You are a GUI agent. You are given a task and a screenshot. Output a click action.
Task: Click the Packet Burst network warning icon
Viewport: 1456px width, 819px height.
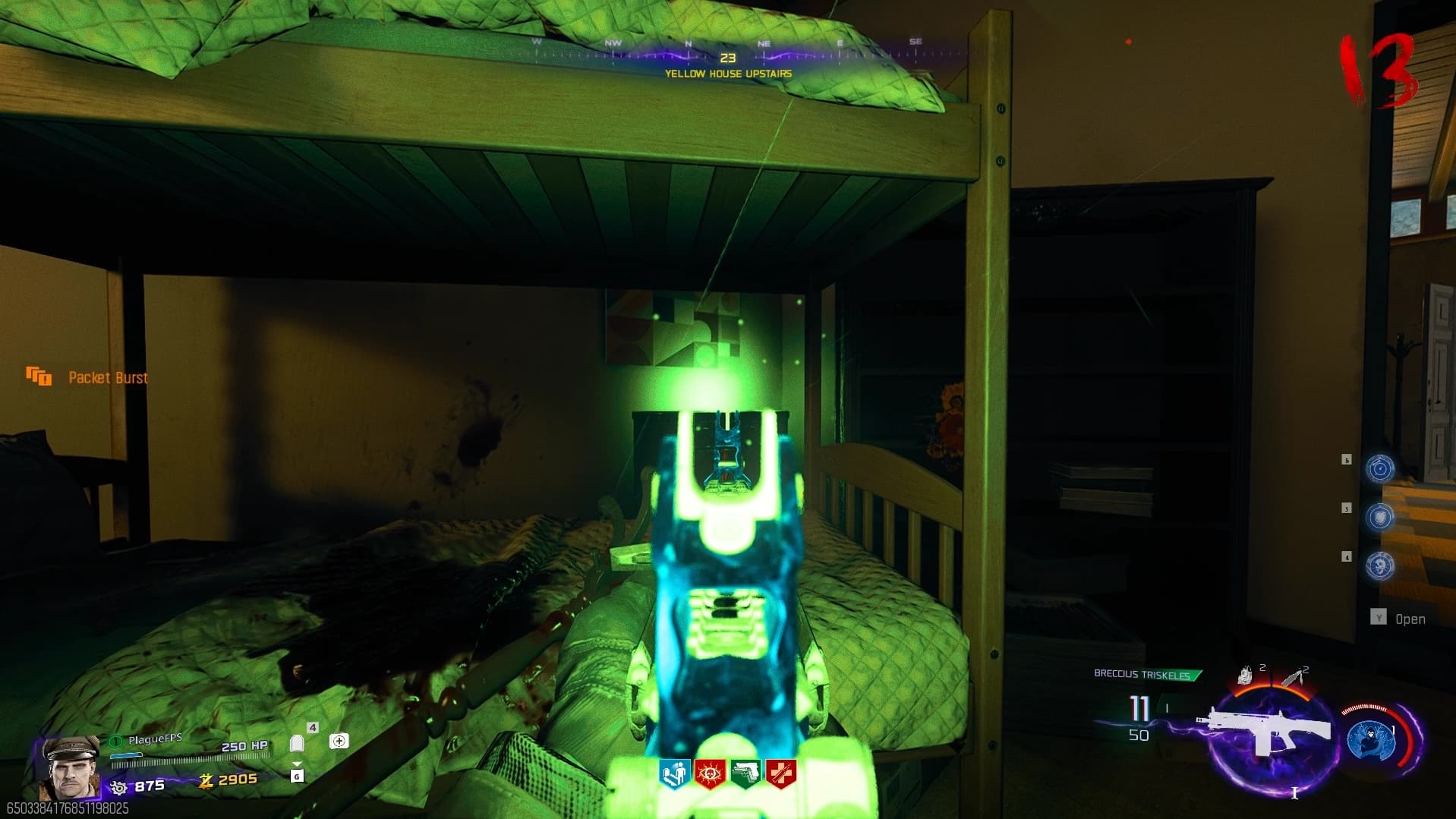pyautogui.click(x=39, y=376)
